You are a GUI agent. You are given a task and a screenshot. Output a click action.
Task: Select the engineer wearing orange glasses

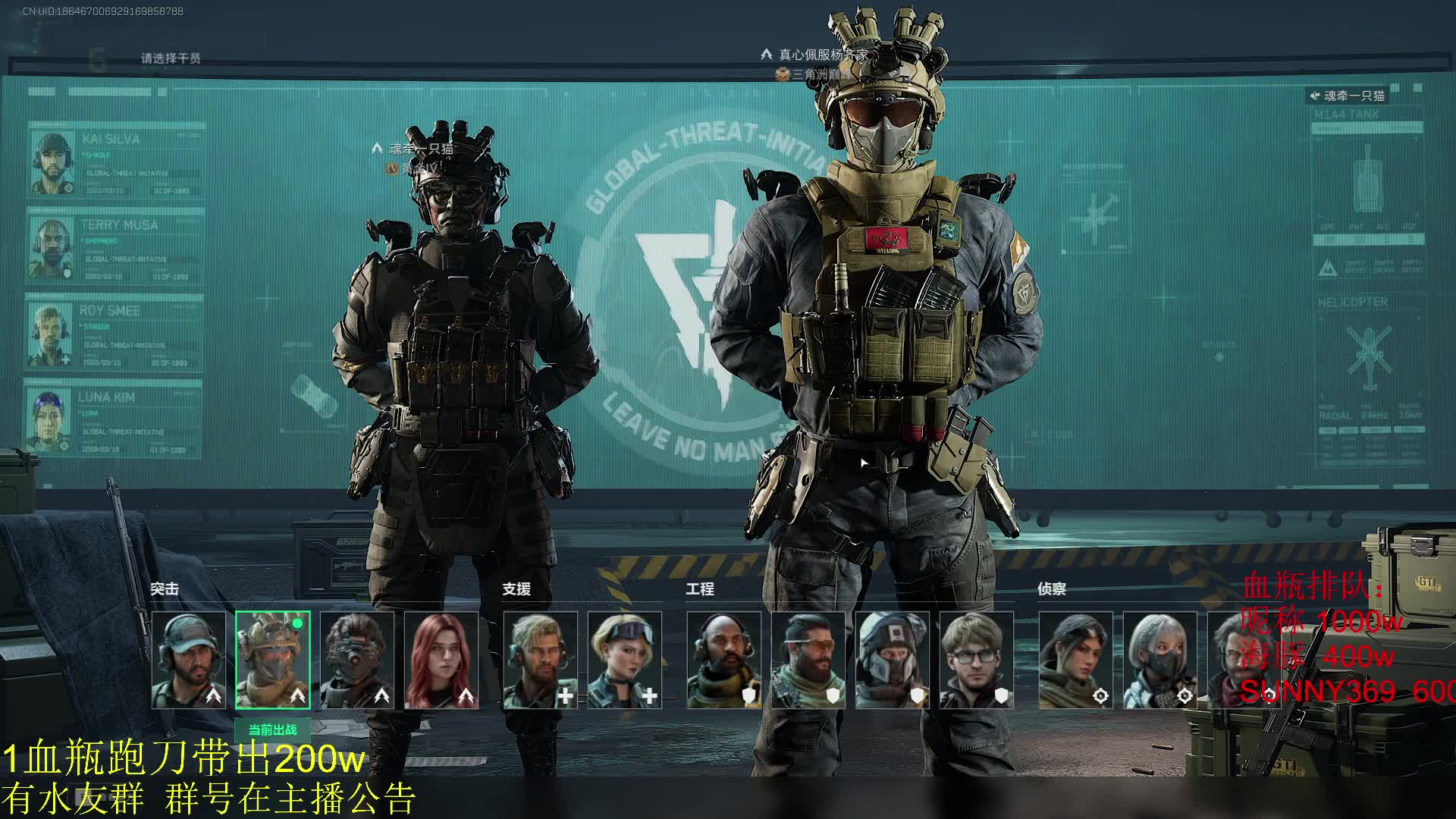coord(808,661)
